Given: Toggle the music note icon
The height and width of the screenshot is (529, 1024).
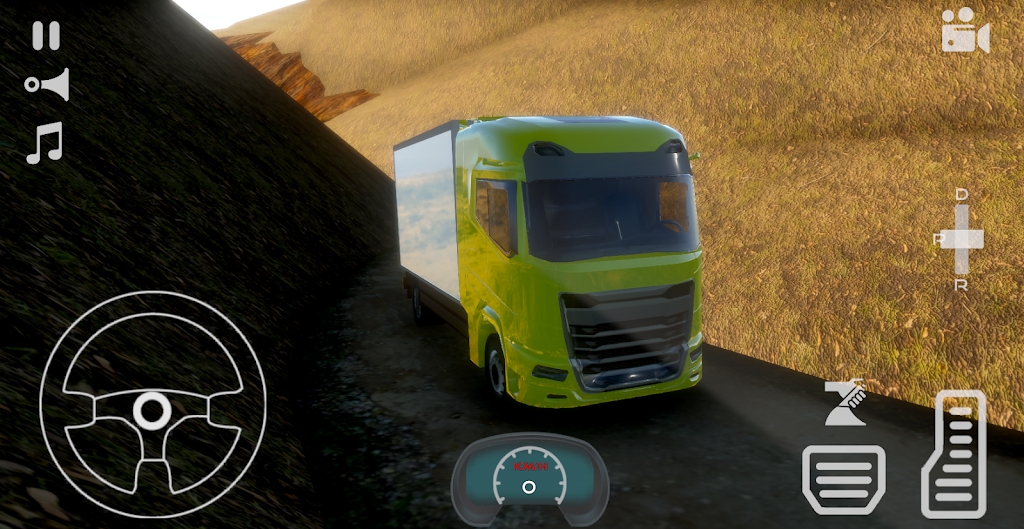Looking at the screenshot, I should pos(45,143).
